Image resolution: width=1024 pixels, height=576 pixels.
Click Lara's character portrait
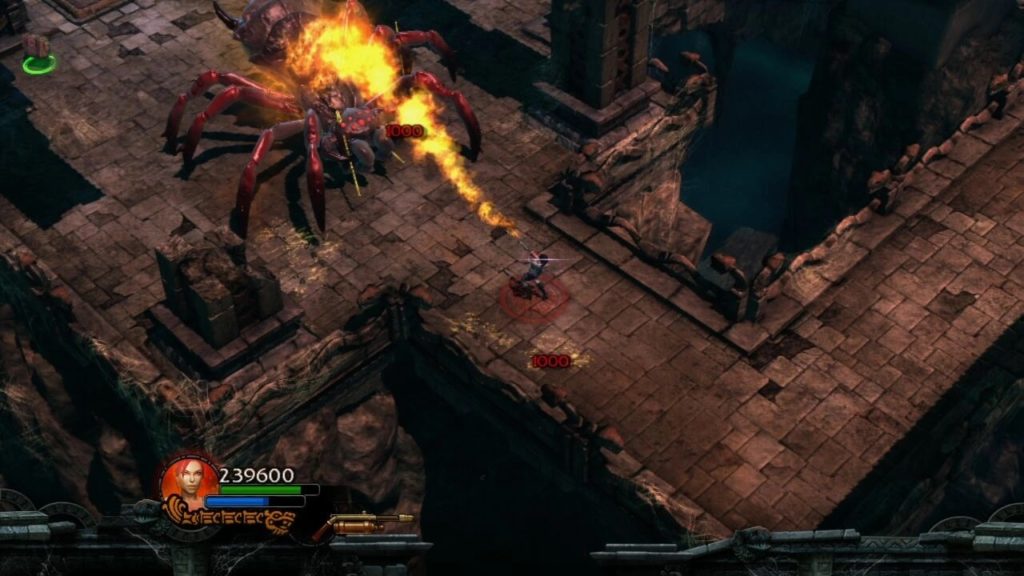coord(188,482)
